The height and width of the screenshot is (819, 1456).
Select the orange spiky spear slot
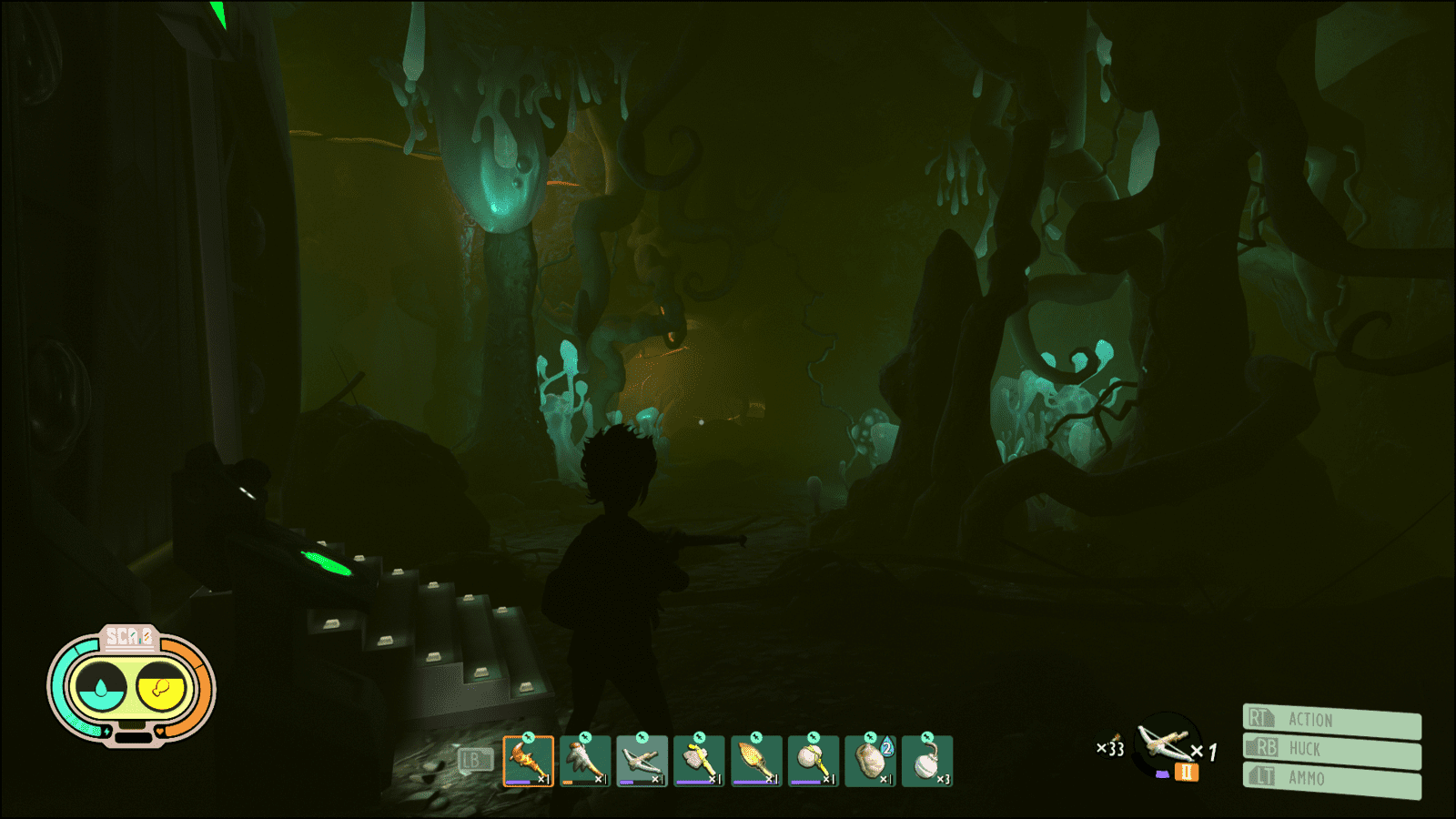(x=755, y=761)
